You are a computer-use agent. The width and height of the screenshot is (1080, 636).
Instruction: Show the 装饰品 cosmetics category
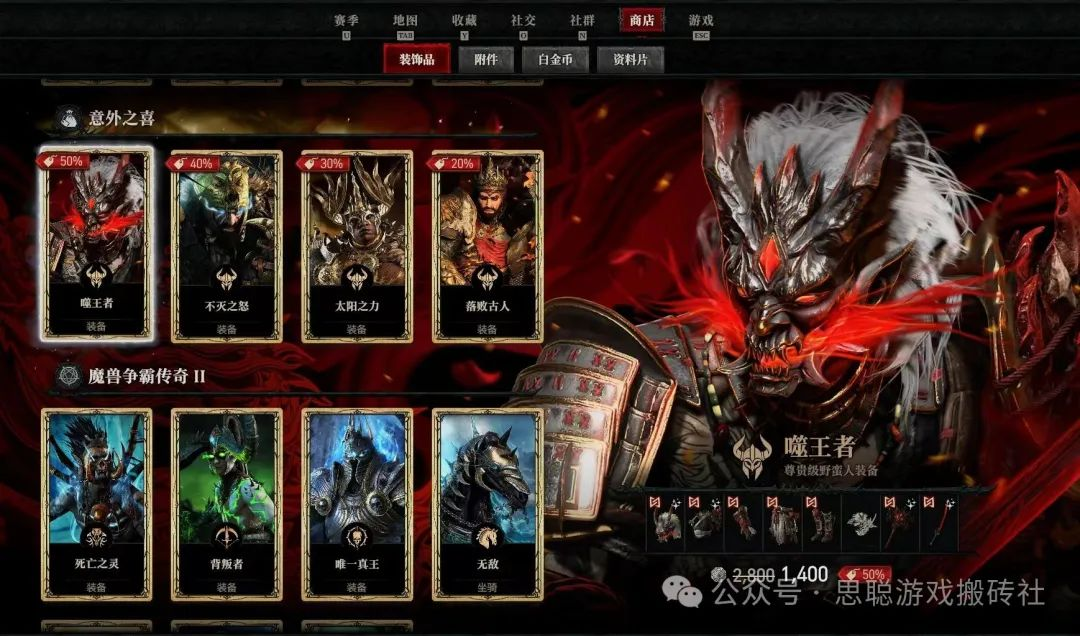click(416, 59)
